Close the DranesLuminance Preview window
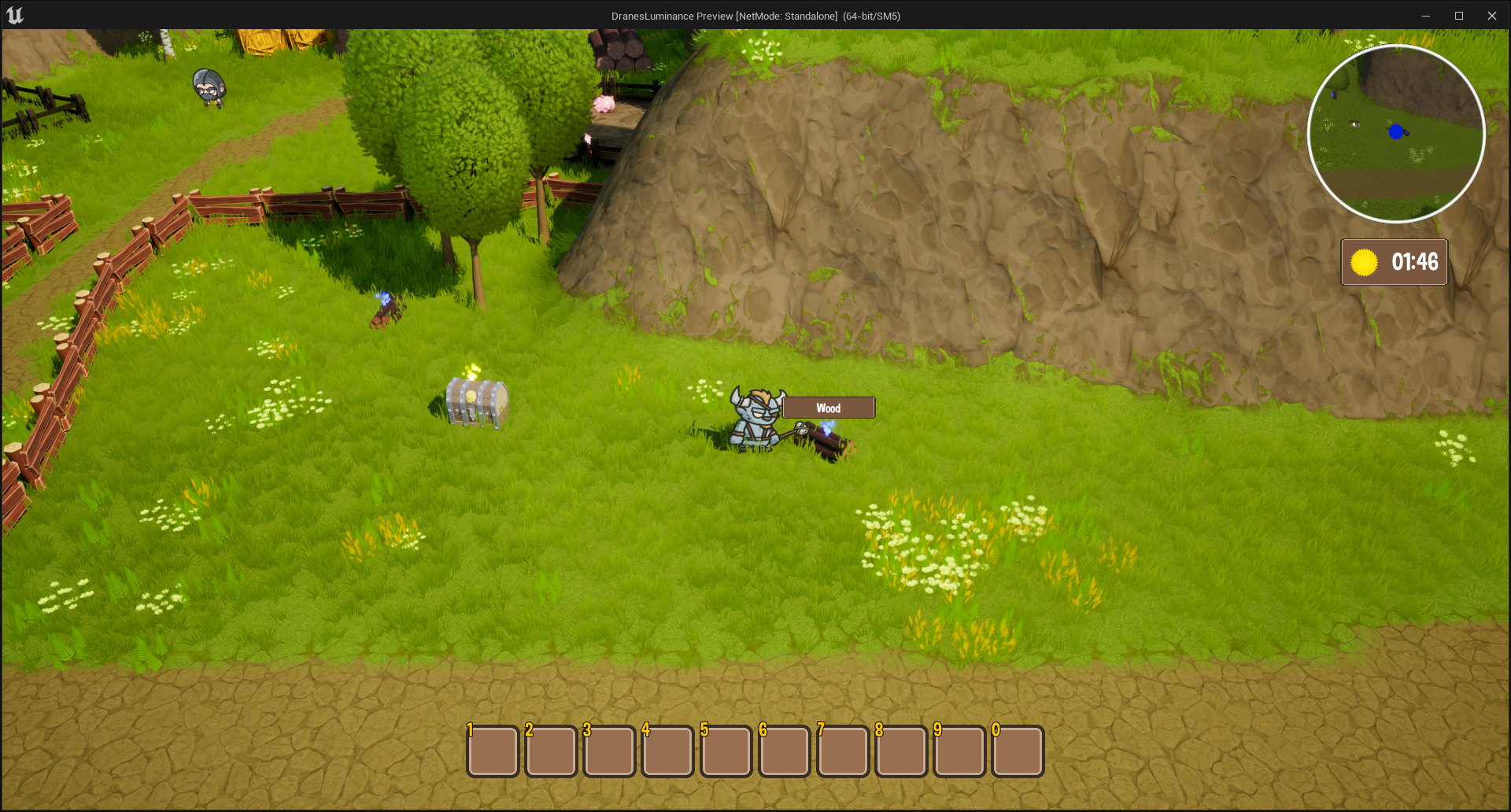Image resolution: width=1511 pixels, height=812 pixels. [1491, 16]
